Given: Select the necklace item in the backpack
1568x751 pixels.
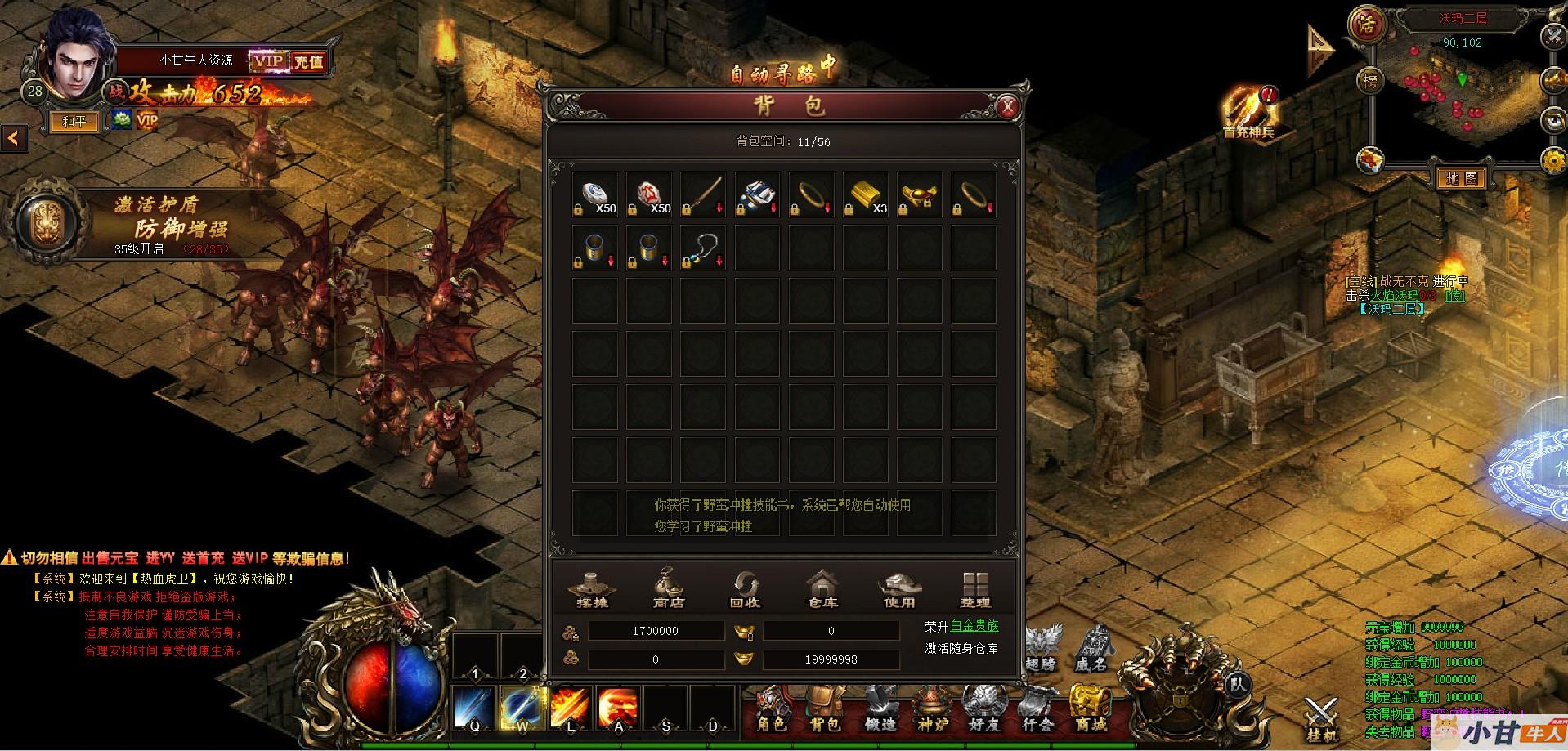Looking at the screenshot, I should tap(702, 248).
